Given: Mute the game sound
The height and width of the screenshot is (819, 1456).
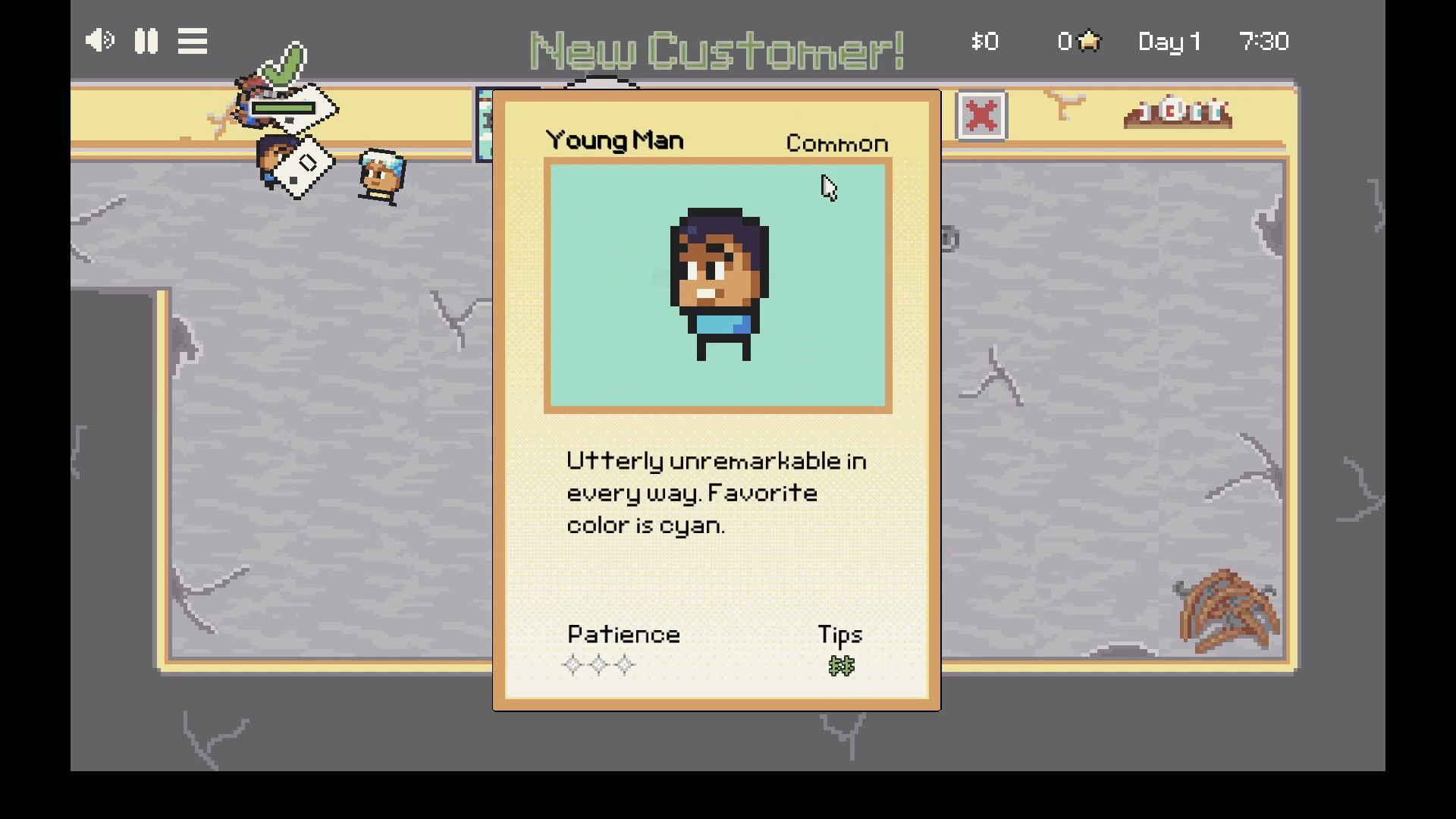Looking at the screenshot, I should 99,41.
